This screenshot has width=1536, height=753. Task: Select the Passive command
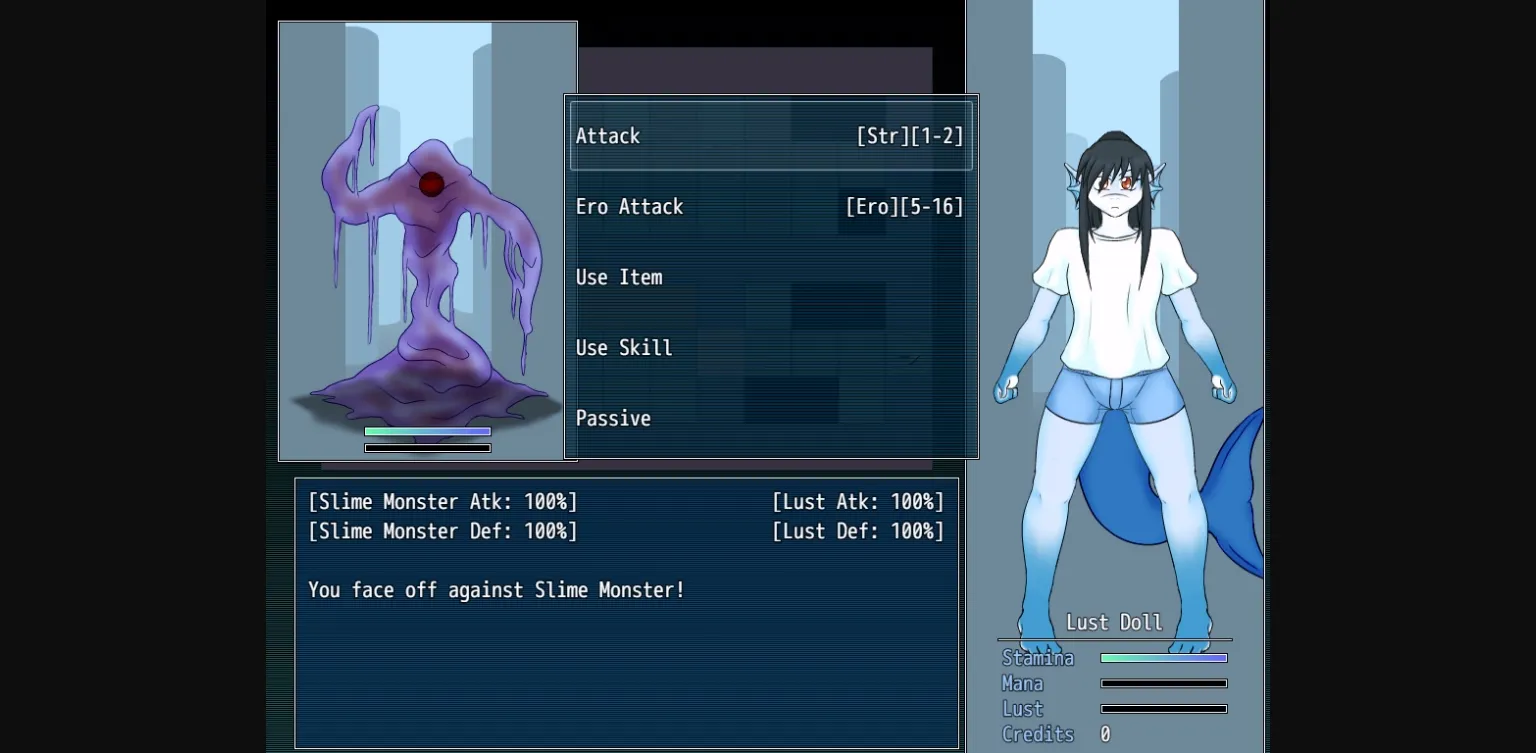click(613, 418)
